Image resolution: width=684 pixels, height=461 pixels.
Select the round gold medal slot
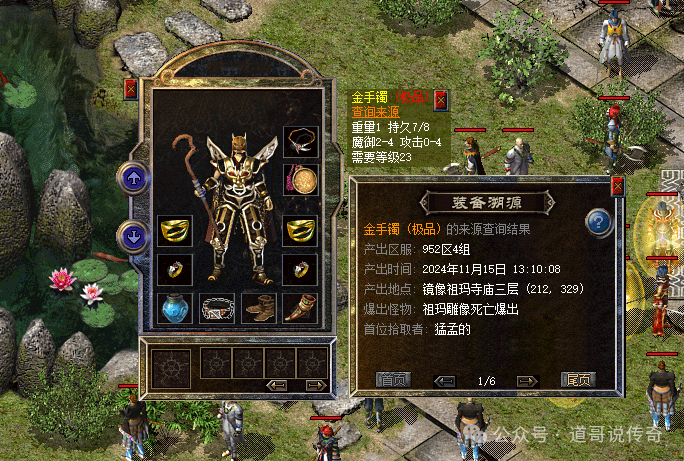pyautogui.click(x=300, y=180)
